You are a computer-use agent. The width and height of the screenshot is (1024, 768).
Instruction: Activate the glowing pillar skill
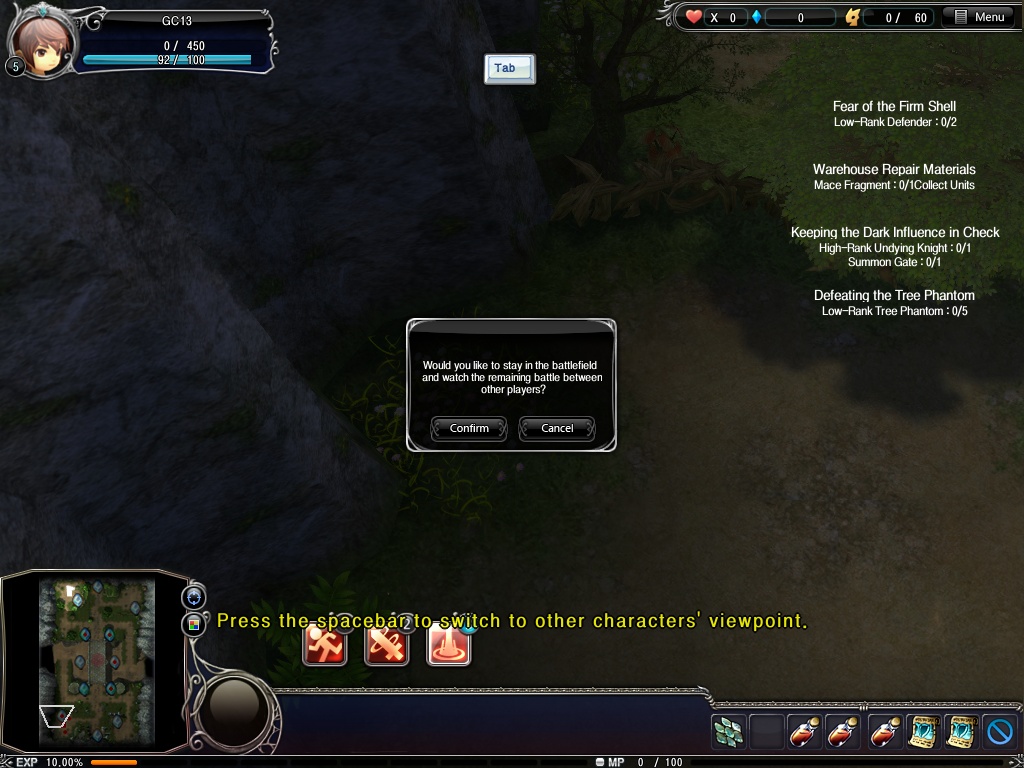point(449,643)
